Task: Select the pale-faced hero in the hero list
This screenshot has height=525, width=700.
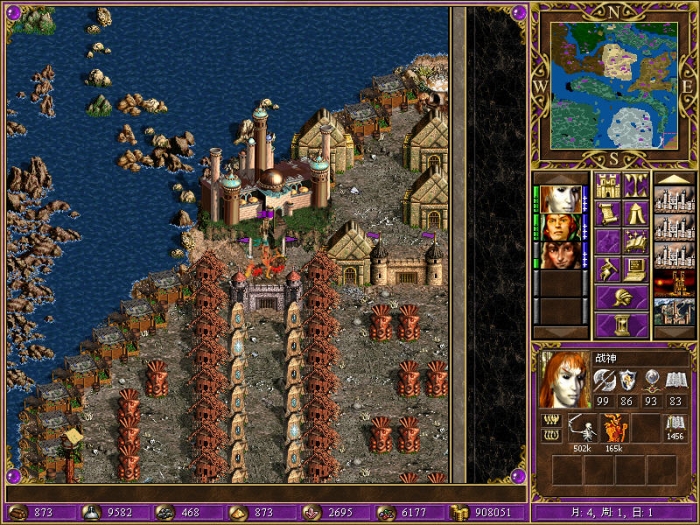Action: coord(561,199)
